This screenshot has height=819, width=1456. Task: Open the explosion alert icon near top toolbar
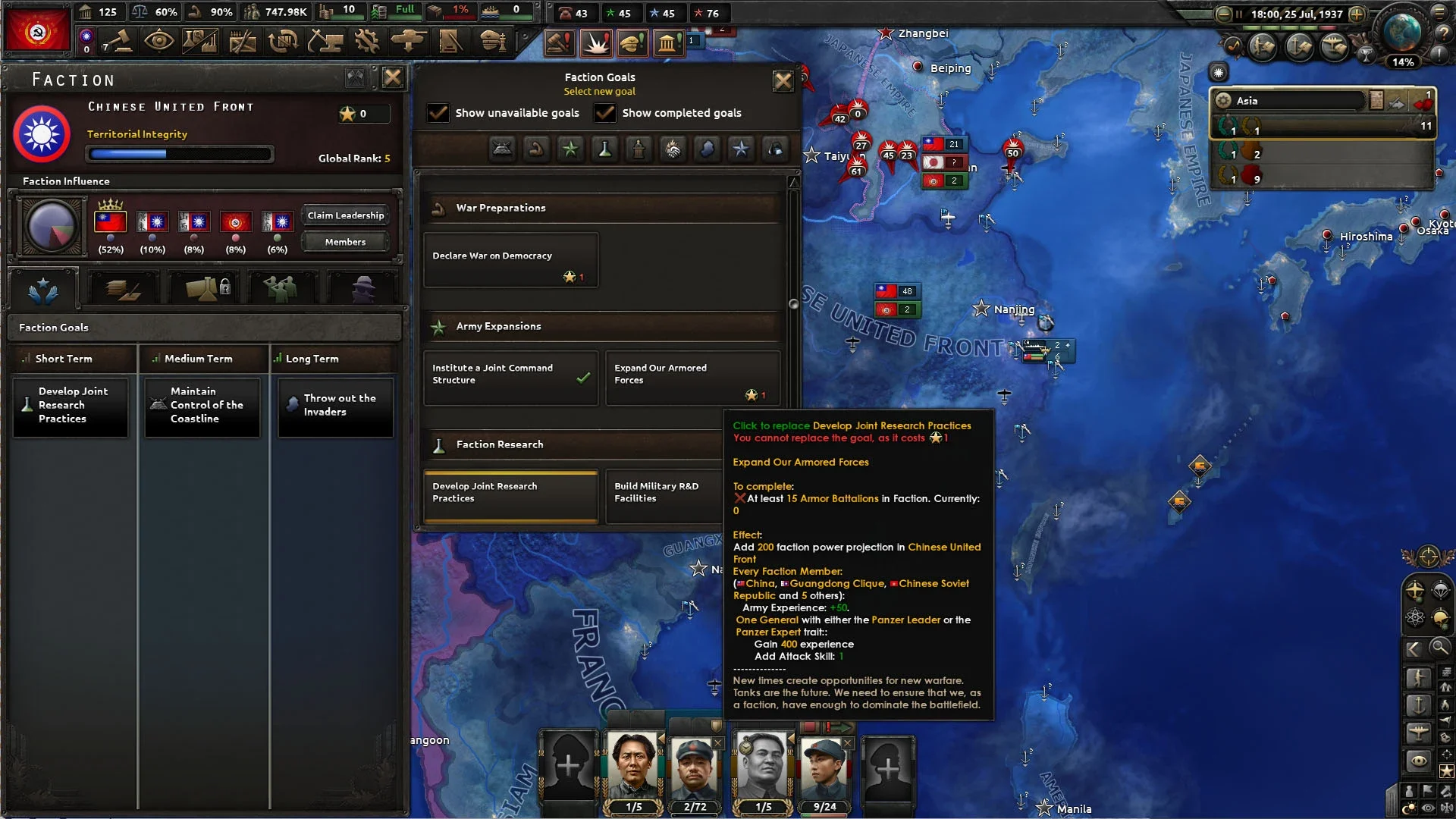(x=596, y=42)
